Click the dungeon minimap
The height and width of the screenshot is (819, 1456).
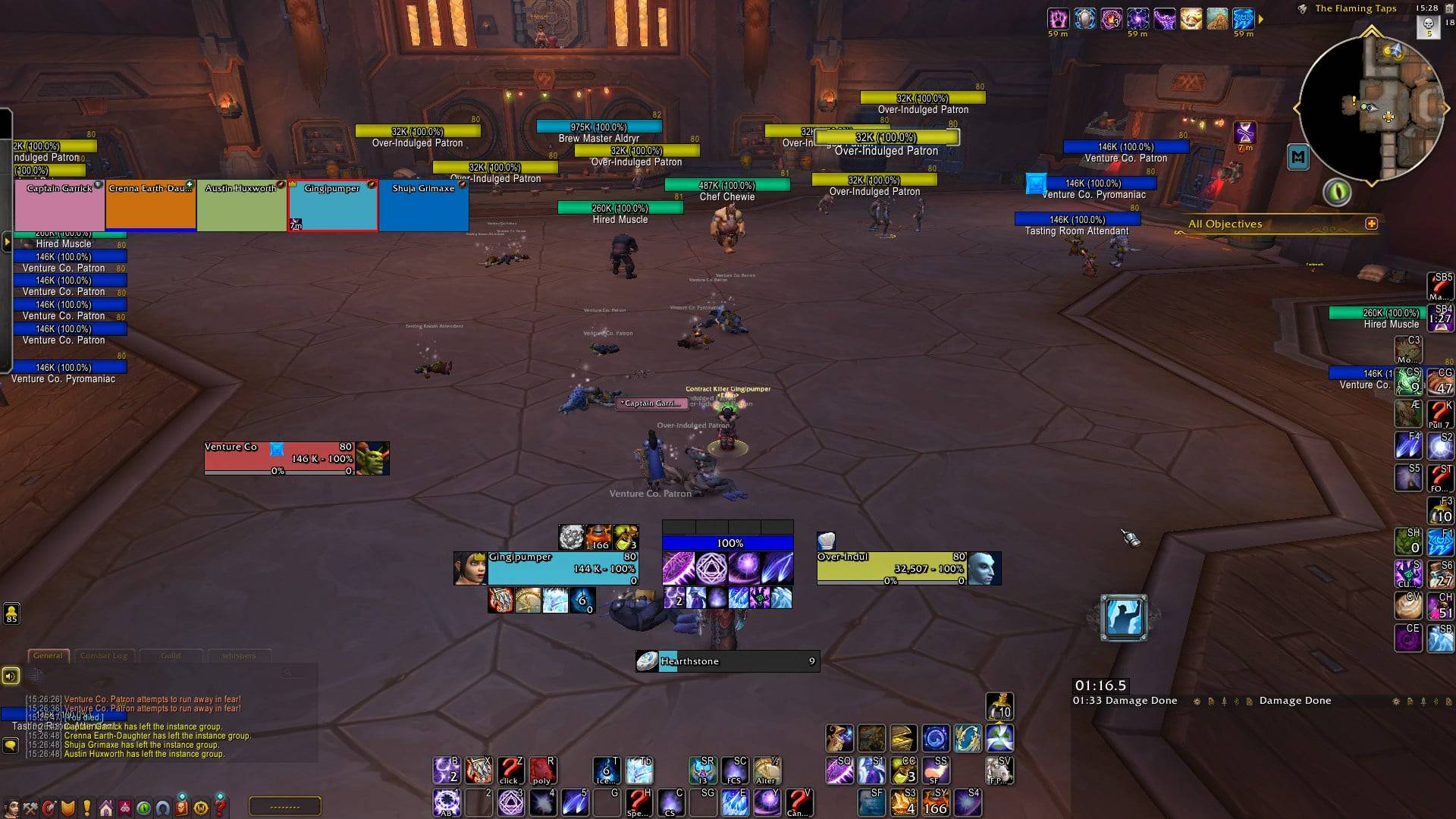(x=1372, y=107)
